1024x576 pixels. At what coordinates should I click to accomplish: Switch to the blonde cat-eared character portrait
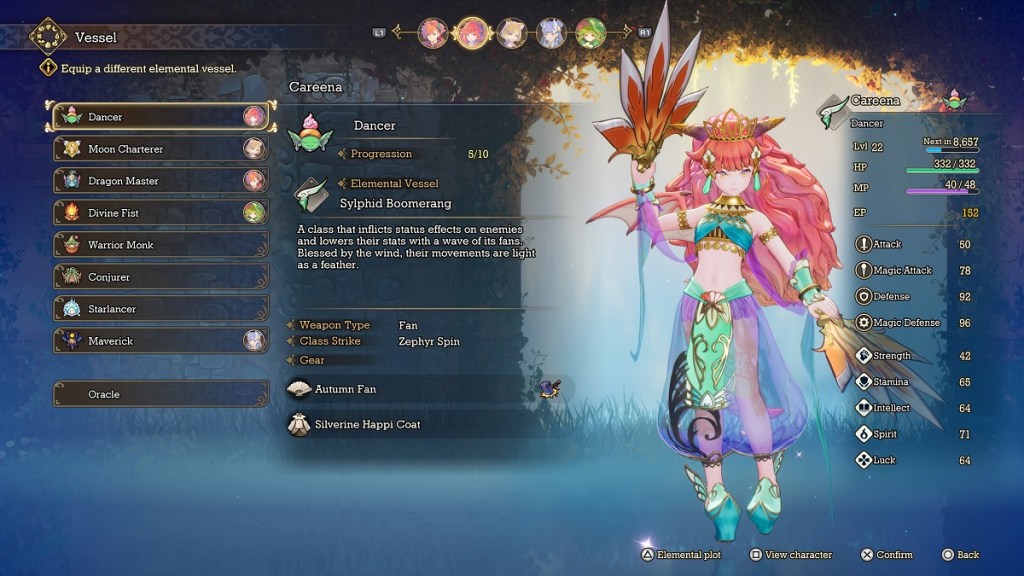[512, 33]
